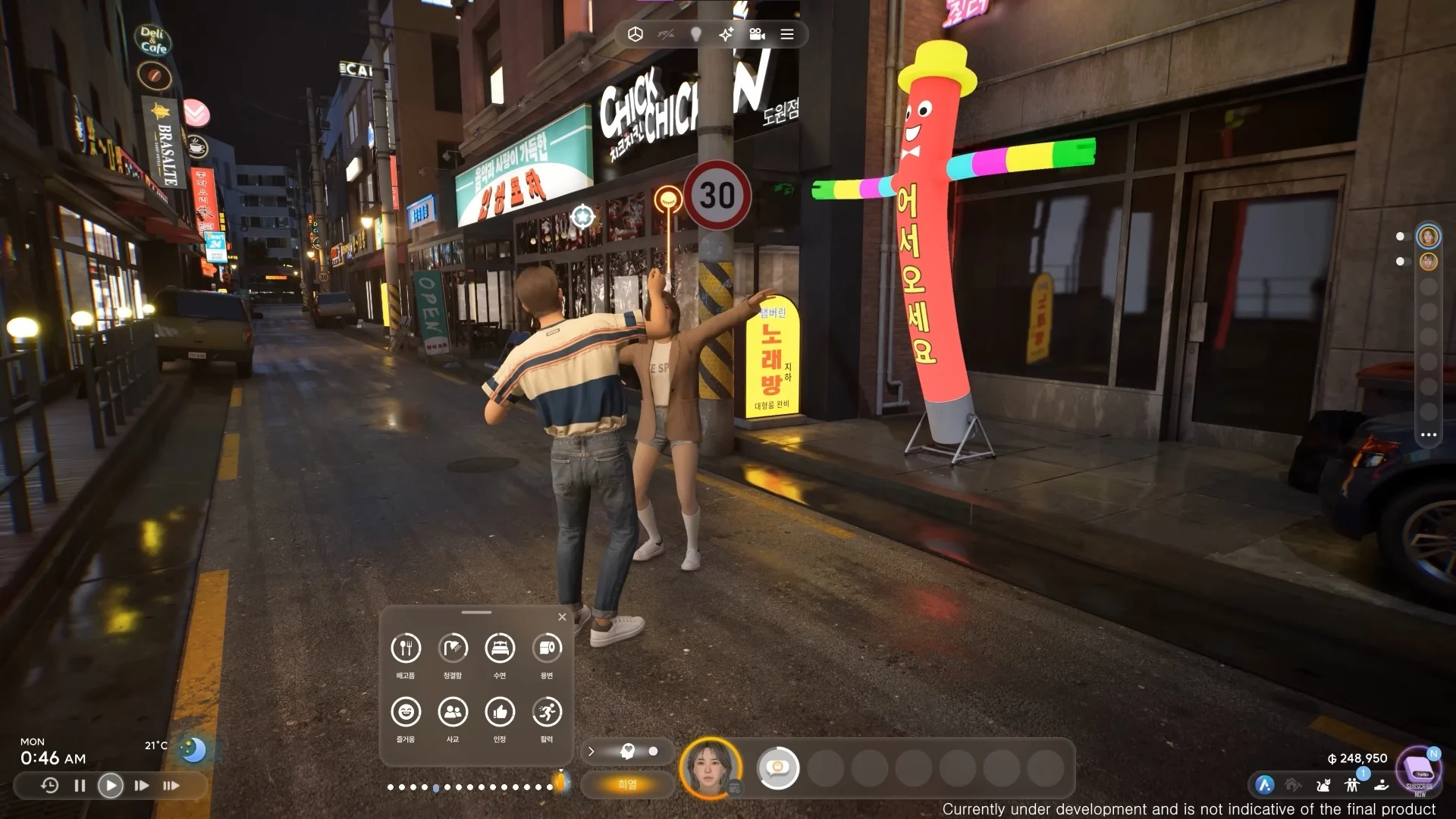Select the toilet (용변) need icon

[x=547, y=648]
